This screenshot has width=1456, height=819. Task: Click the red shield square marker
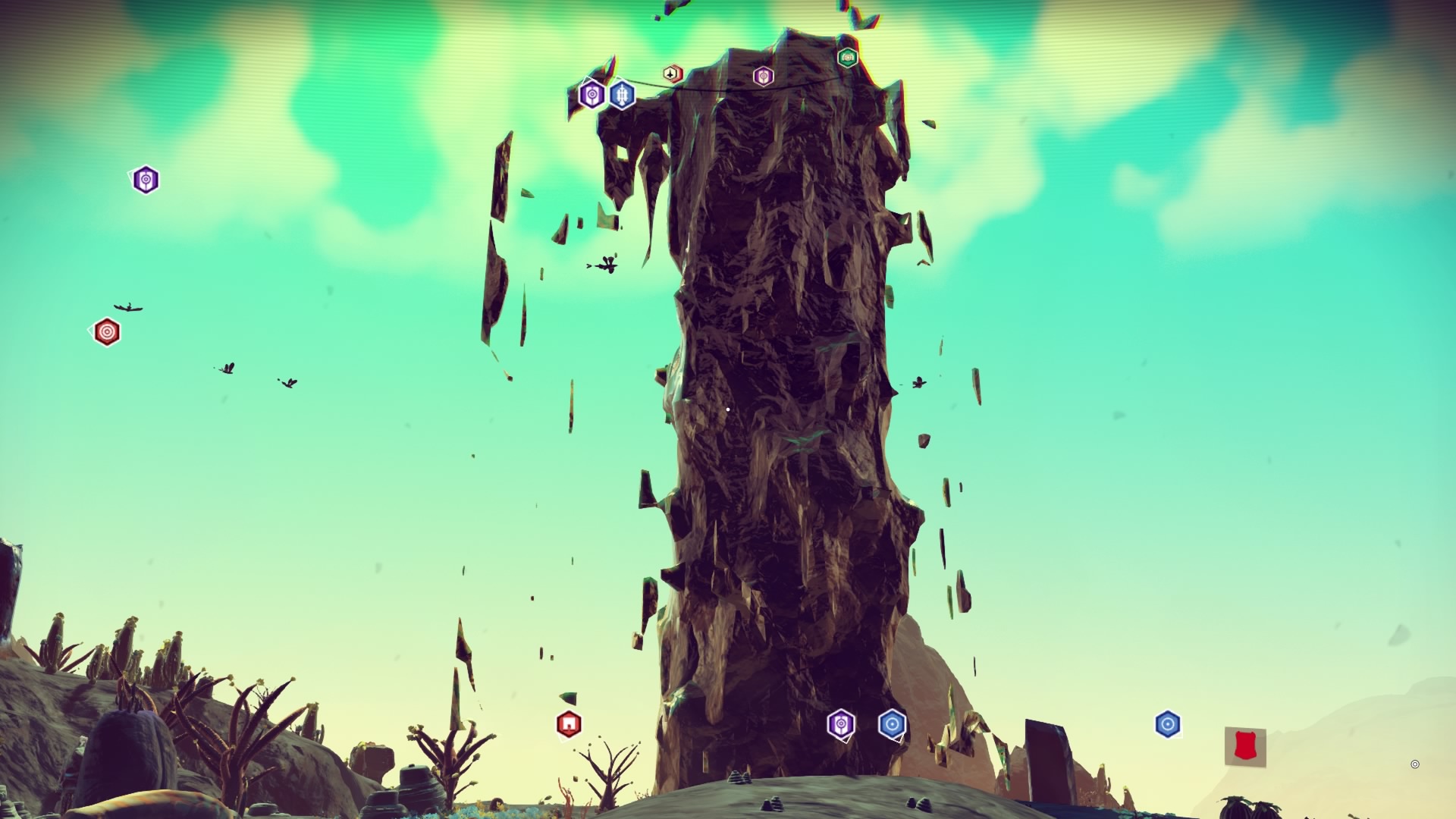[x=1244, y=746]
